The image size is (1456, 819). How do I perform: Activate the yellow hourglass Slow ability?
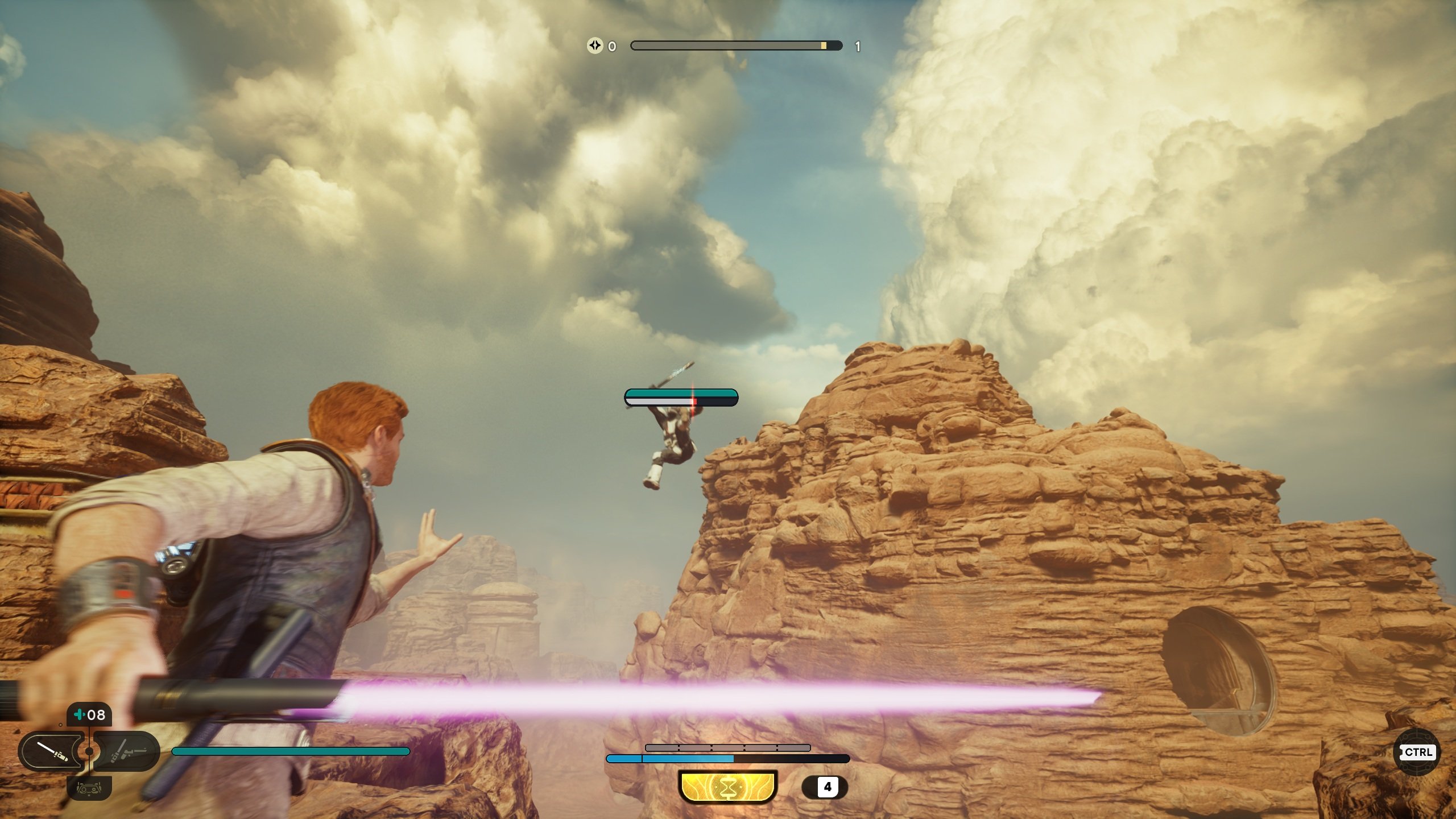click(x=728, y=787)
